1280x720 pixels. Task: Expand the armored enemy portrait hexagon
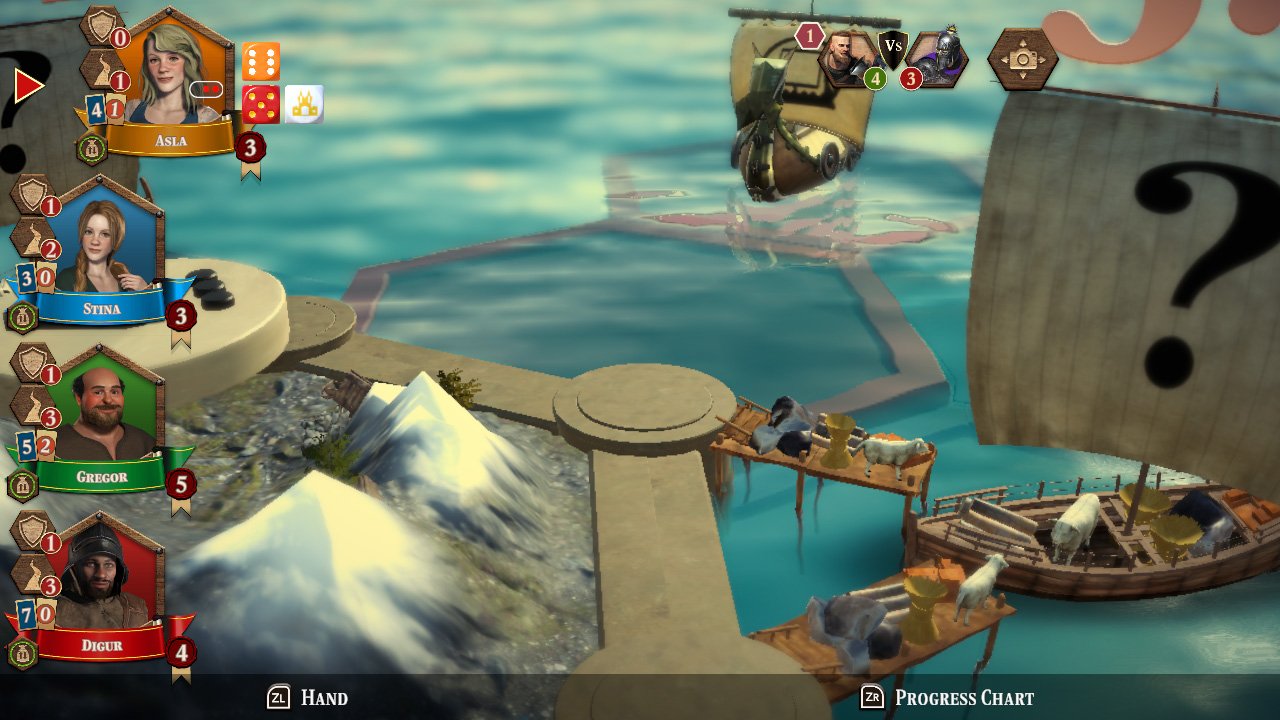pos(938,58)
